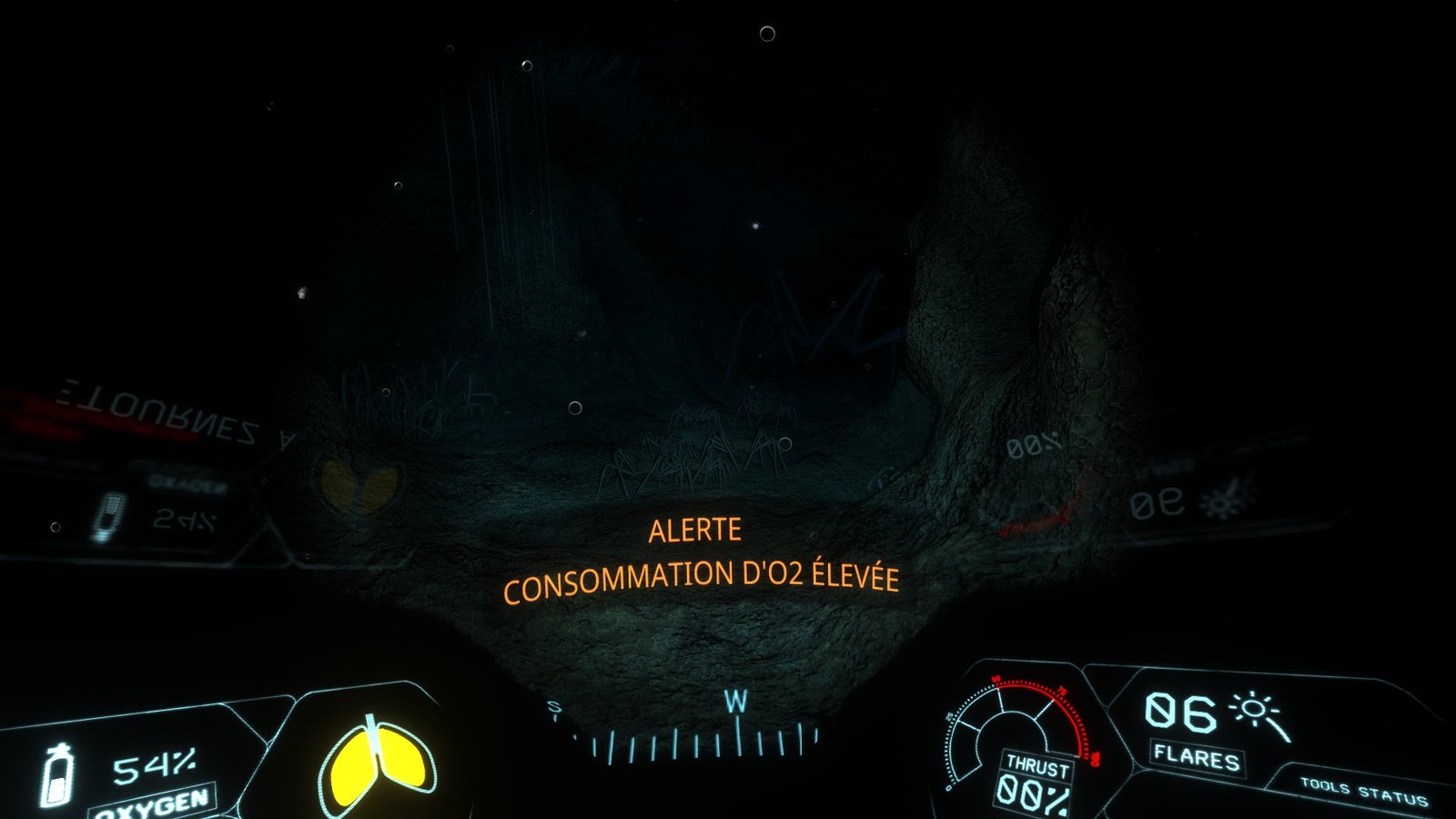
Task: Click the oxygen tank icon
Action: coord(59,775)
